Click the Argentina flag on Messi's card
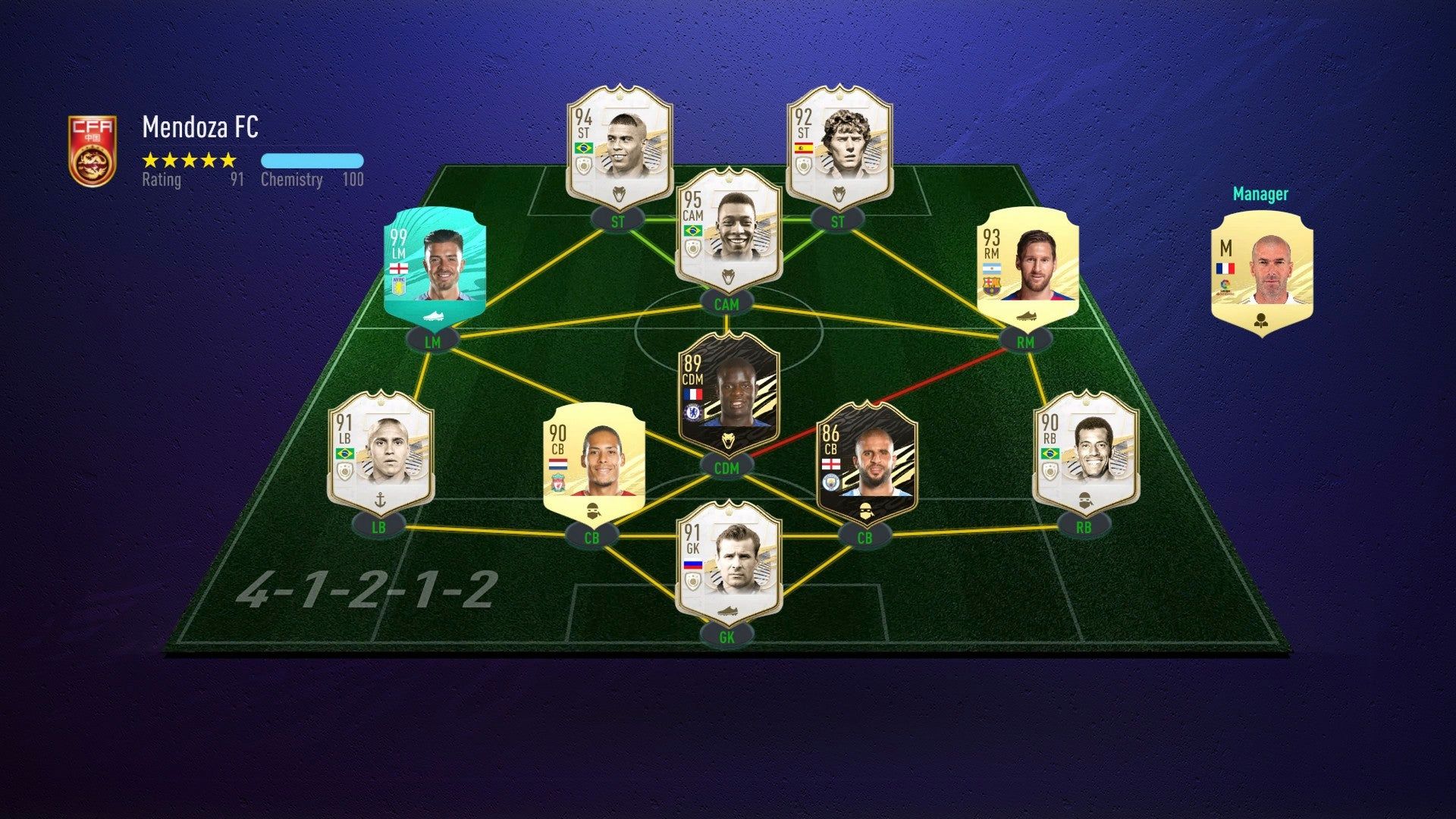The image size is (1456, 819). click(x=992, y=268)
